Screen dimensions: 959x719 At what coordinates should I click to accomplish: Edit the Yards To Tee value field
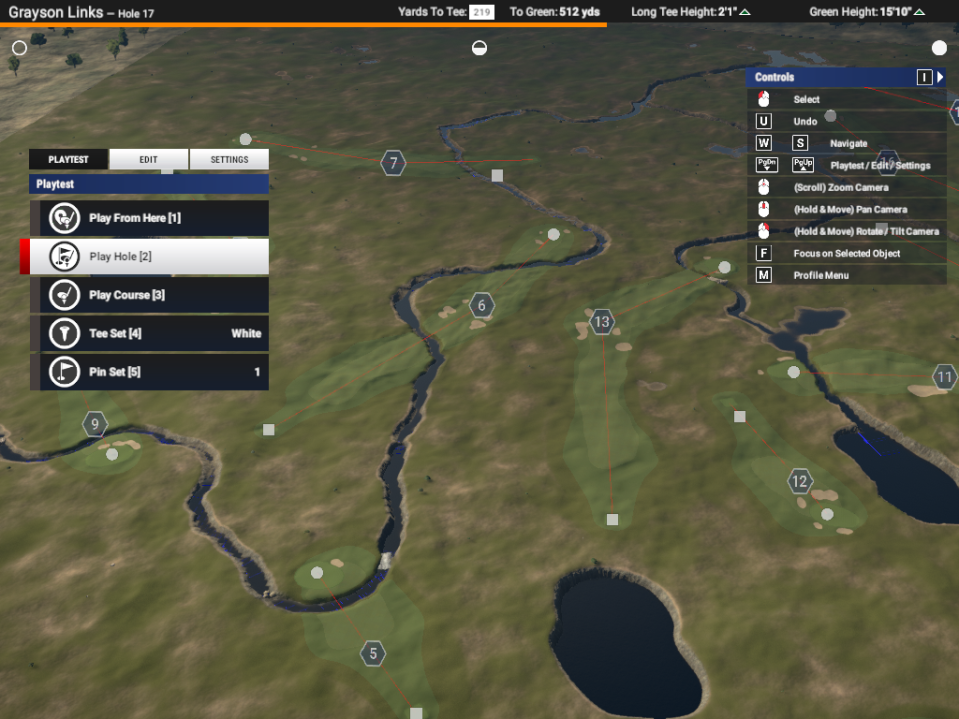(x=482, y=12)
